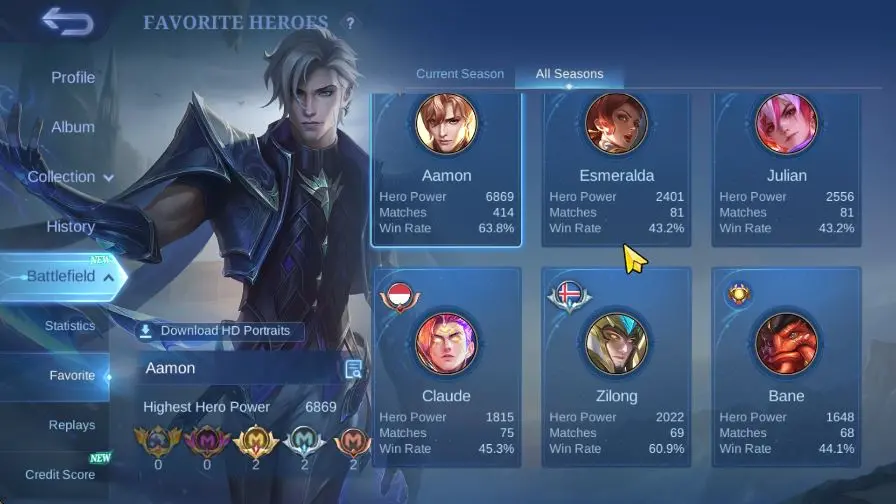The image size is (896, 504).
Task: View the Credit Score page
Action: click(x=60, y=474)
